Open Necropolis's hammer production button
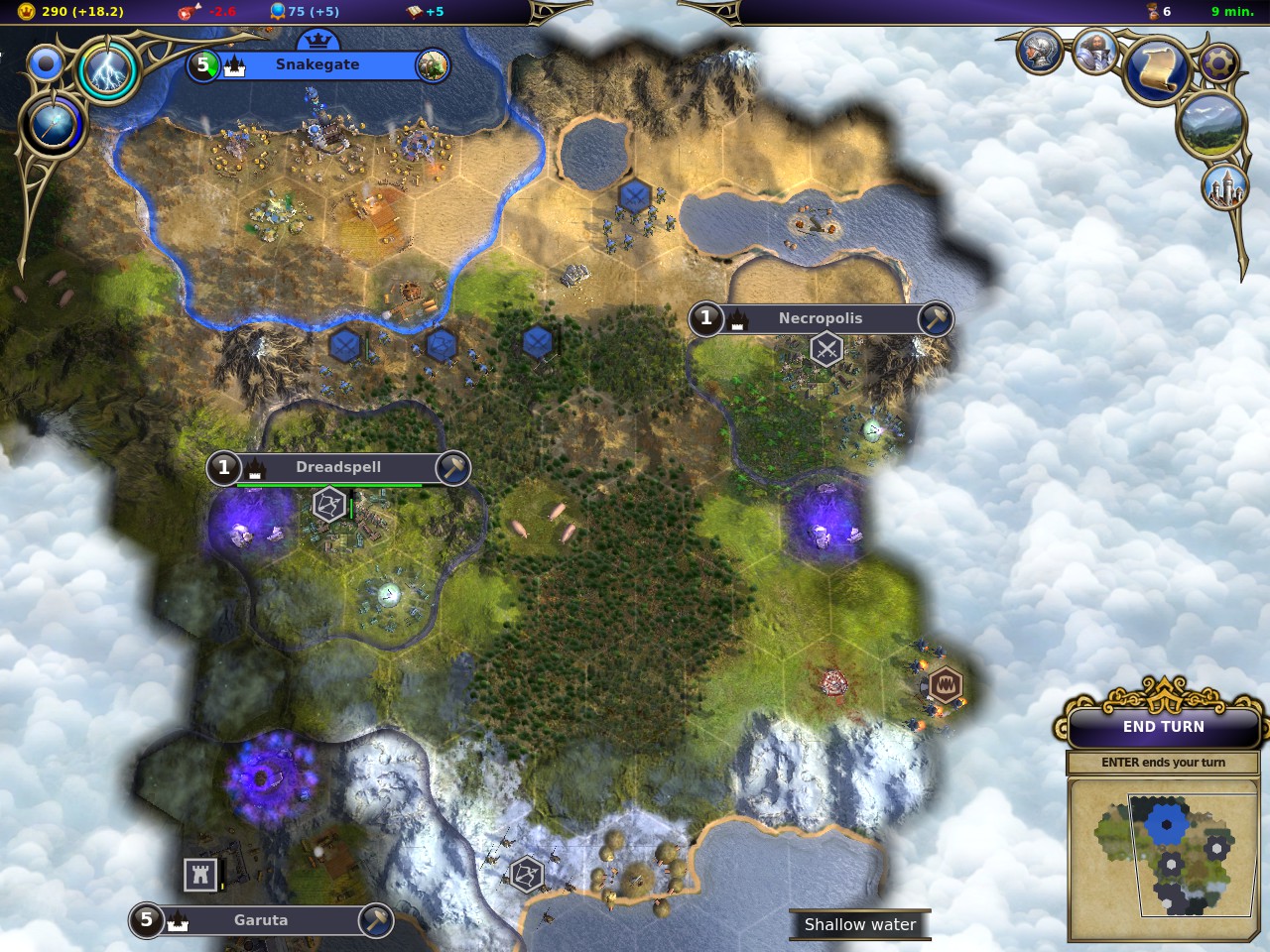This screenshot has width=1270, height=952. [935, 318]
